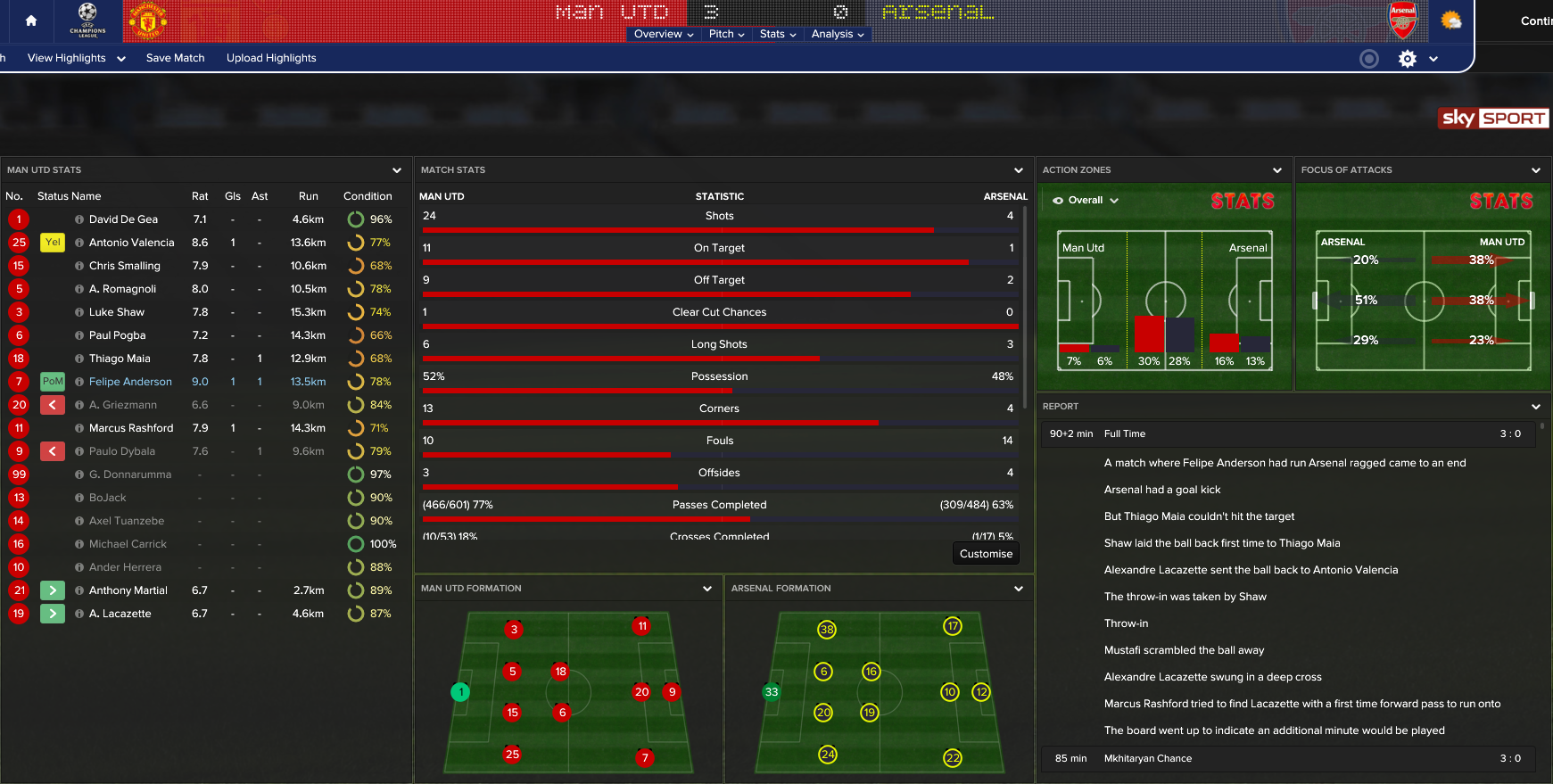Image resolution: width=1553 pixels, height=784 pixels.
Task: Click Felipe Anderson's Player of Match badge
Action: click(52, 381)
